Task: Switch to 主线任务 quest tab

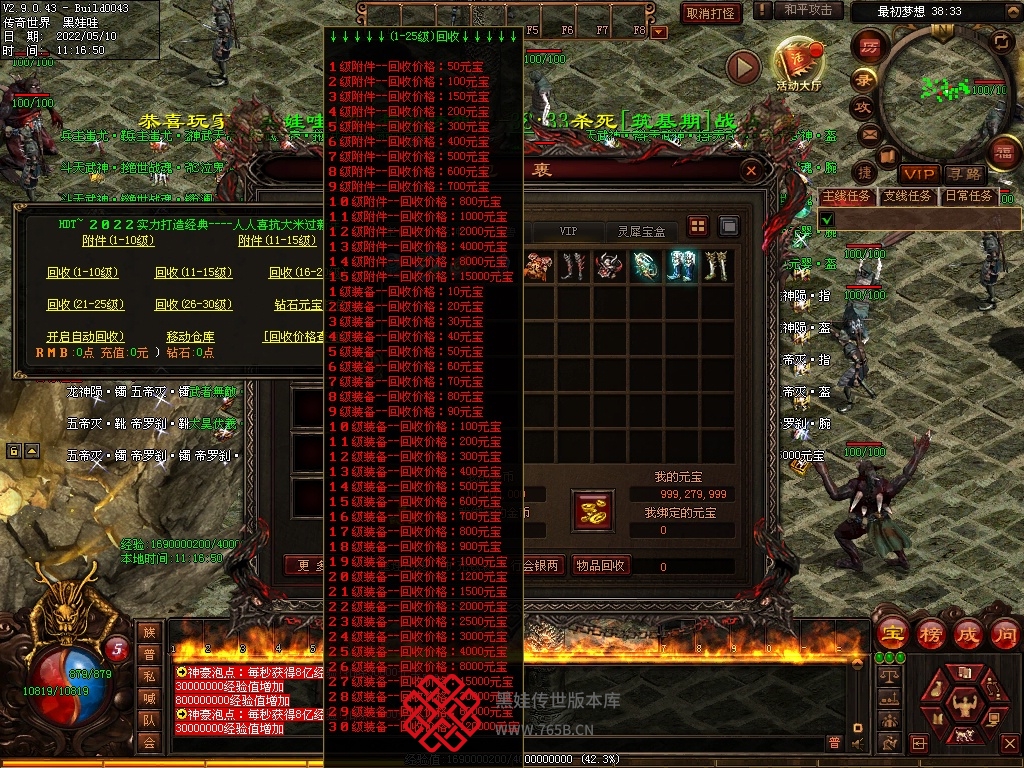Action: (846, 196)
